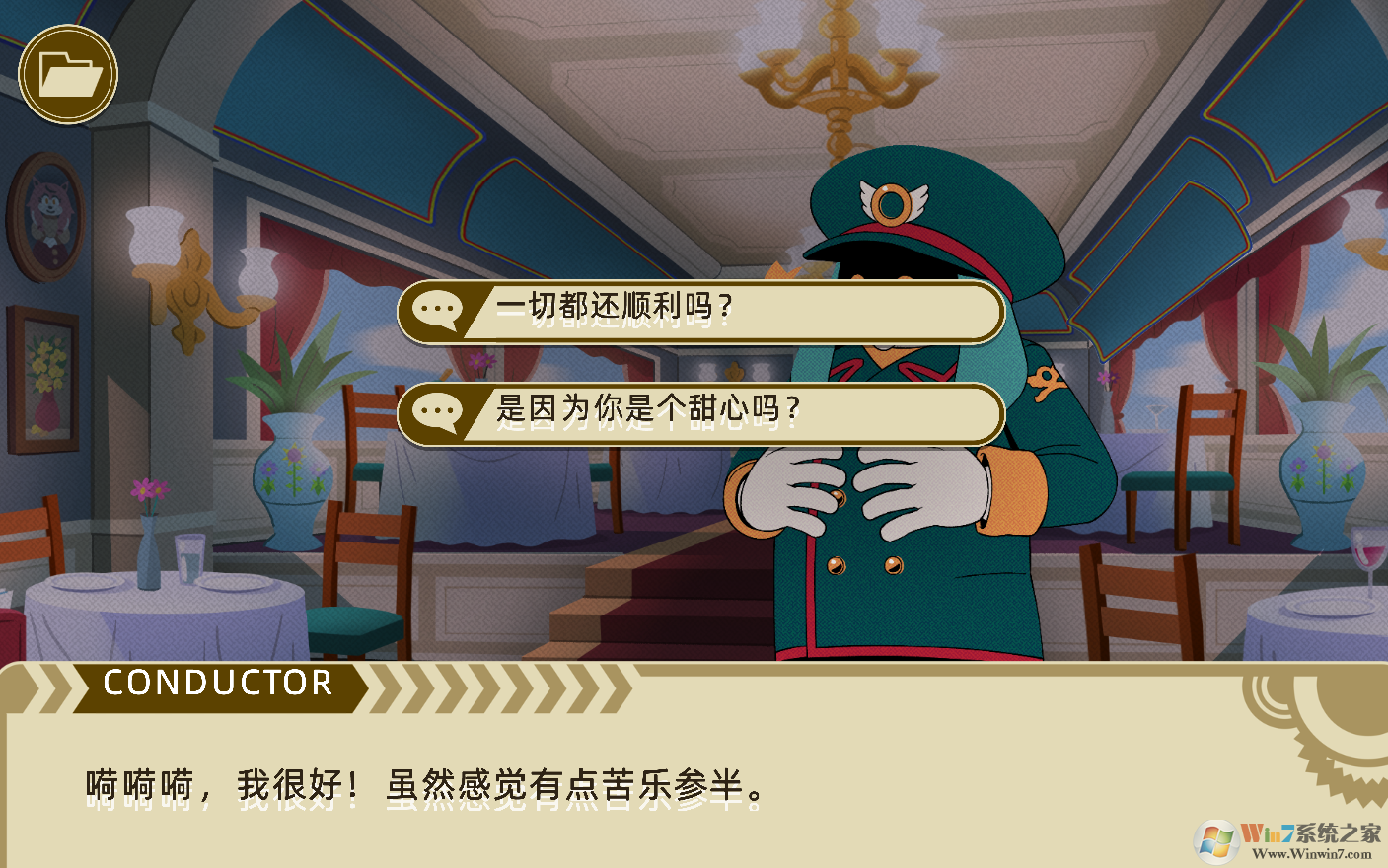Open the folder icon in top-left corner
Screen dimensions: 1388x868
coord(68,72)
